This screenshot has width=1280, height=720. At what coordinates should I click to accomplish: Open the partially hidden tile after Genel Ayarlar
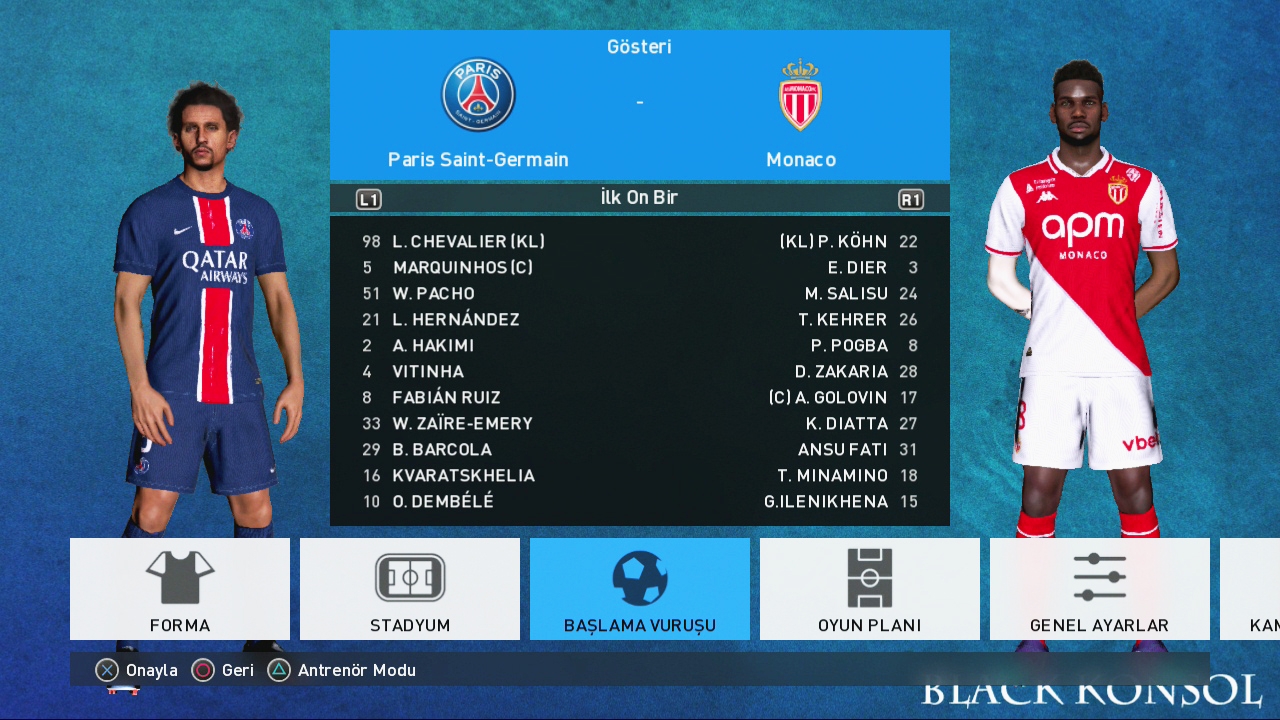click(1250, 589)
